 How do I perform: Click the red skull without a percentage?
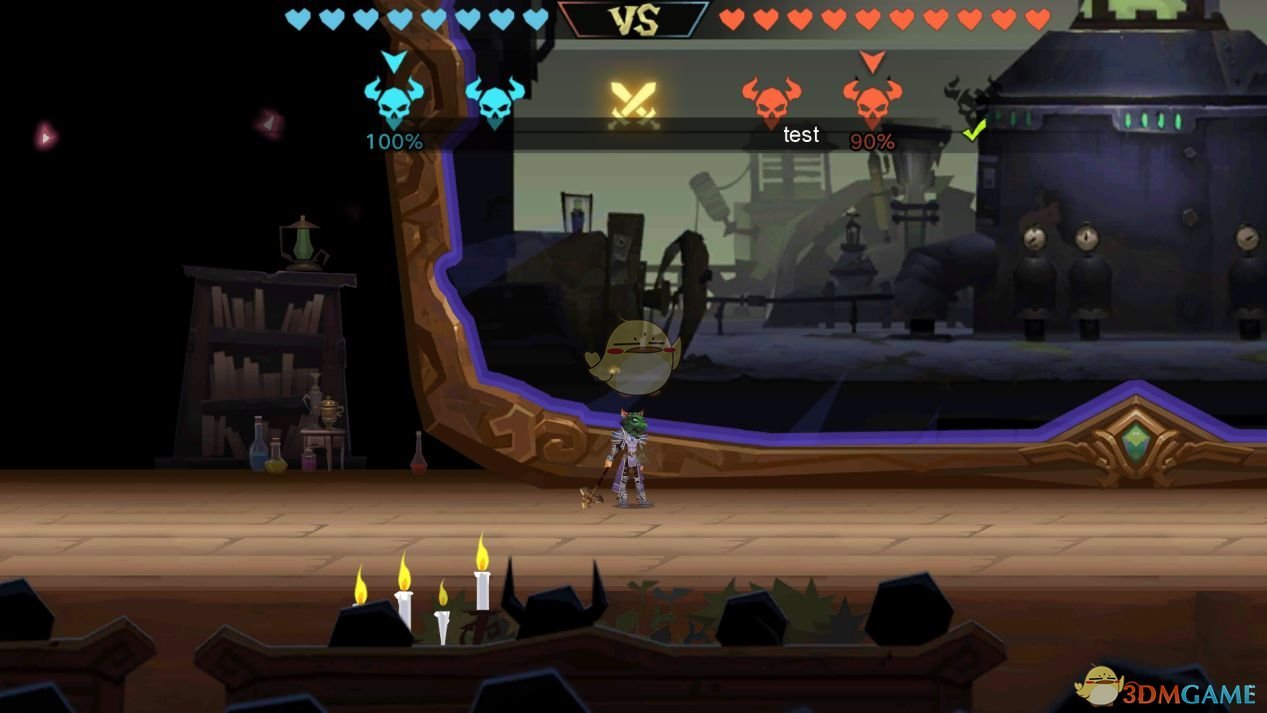(x=771, y=102)
